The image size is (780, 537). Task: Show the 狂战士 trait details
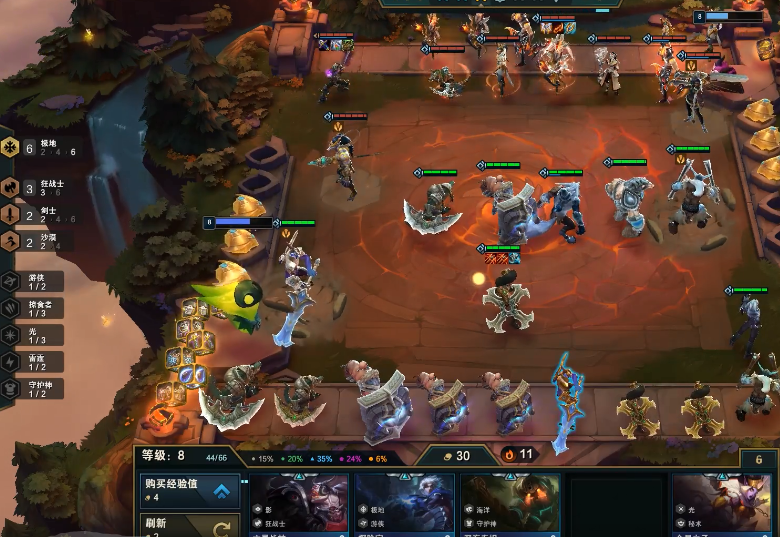pyautogui.click(x=38, y=187)
